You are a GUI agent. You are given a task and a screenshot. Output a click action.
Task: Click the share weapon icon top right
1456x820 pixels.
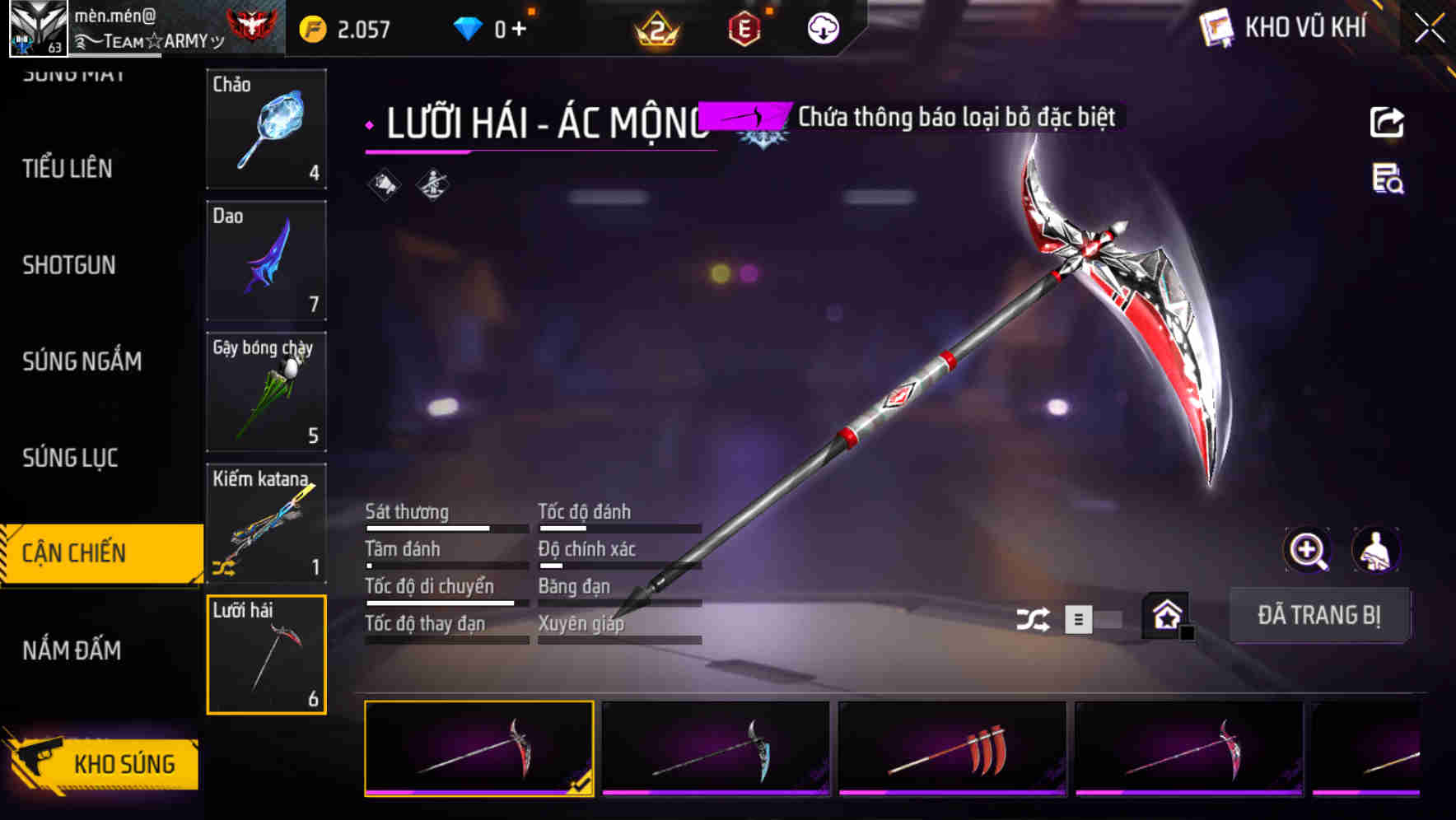point(1388,121)
